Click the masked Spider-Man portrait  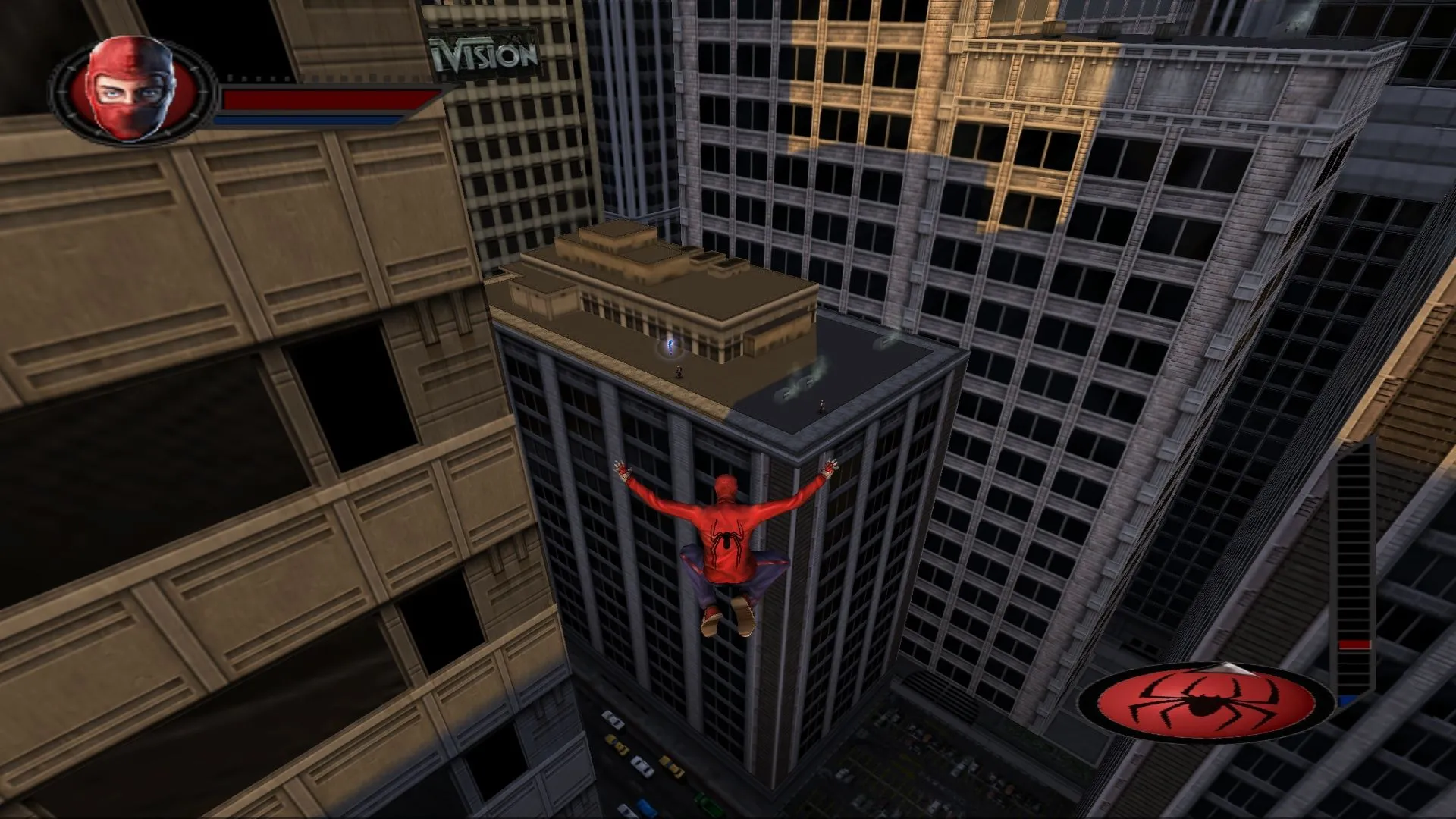[x=132, y=89]
